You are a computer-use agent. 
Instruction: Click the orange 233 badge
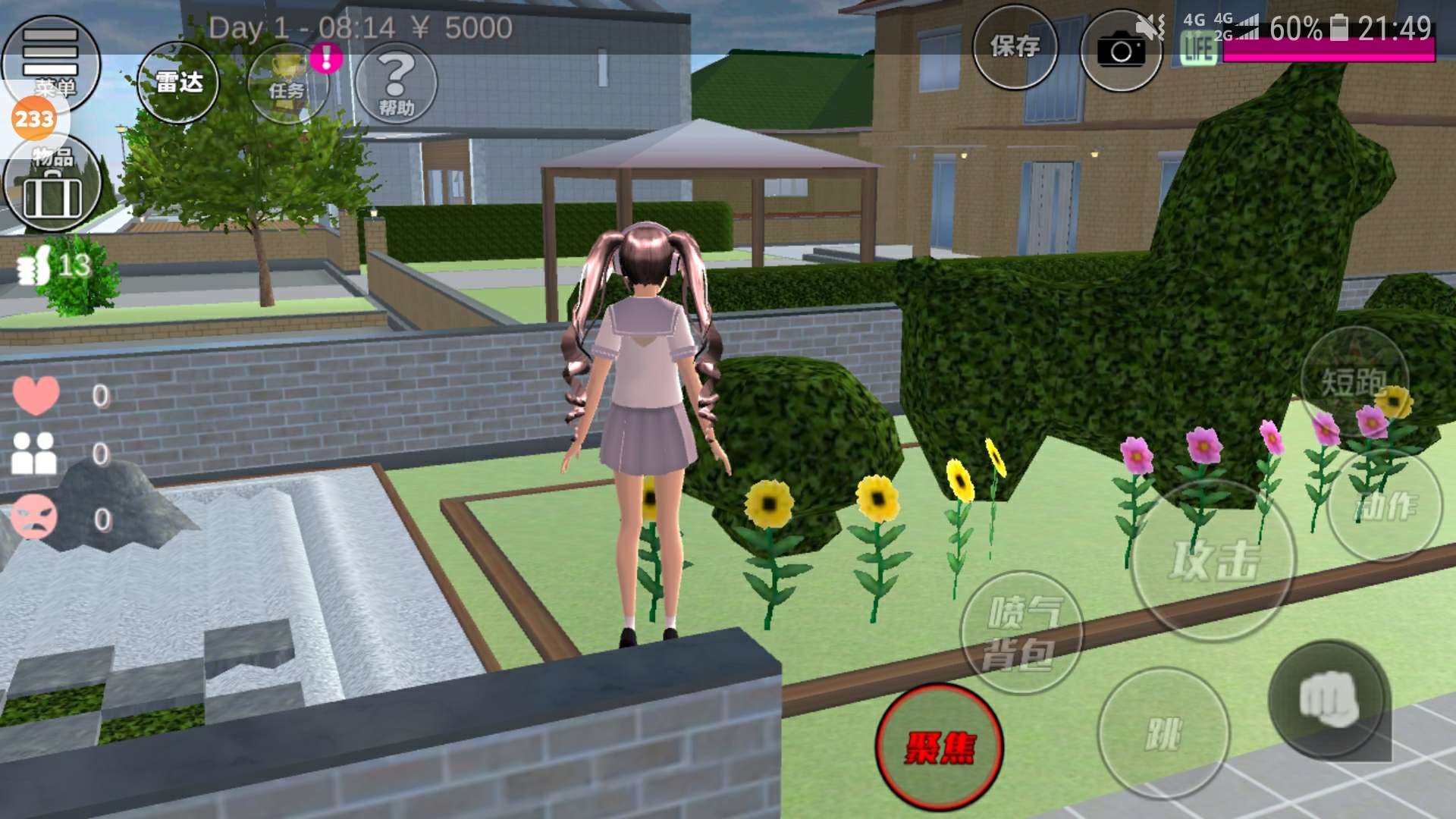[x=34, y=119]
